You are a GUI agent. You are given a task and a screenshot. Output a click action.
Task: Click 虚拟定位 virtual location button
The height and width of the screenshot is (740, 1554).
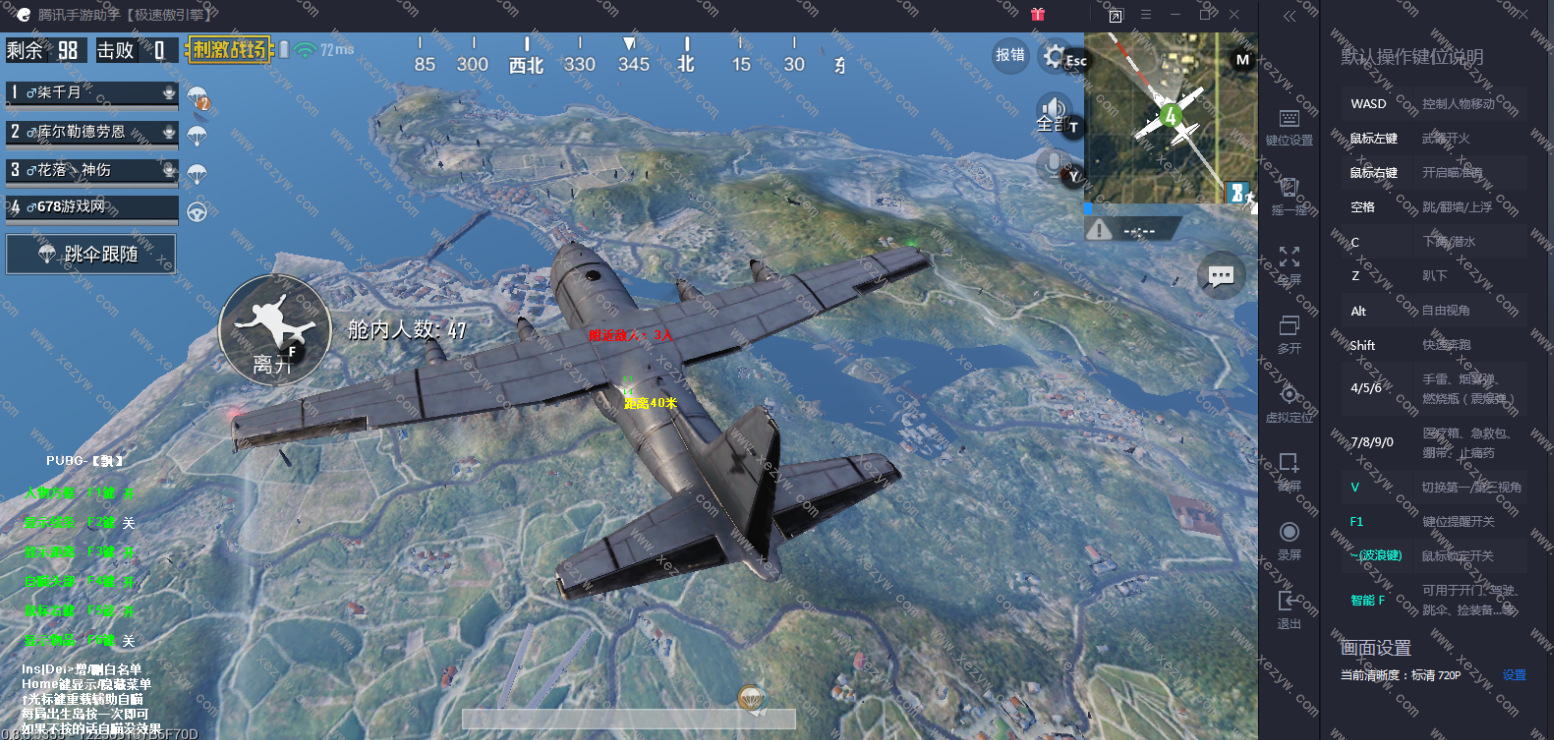pyautogui.click(x=1289, y=403)
